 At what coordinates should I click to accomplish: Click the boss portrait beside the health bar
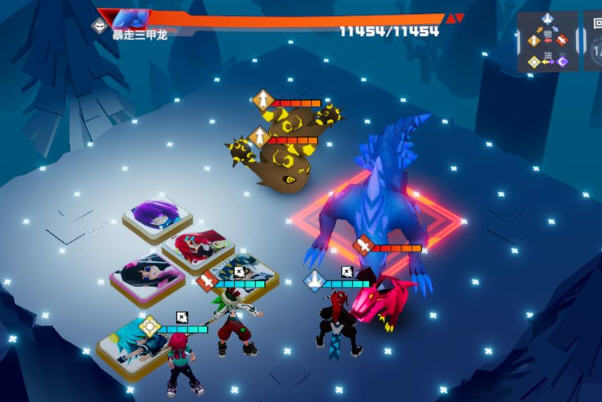tap(130, 18)
